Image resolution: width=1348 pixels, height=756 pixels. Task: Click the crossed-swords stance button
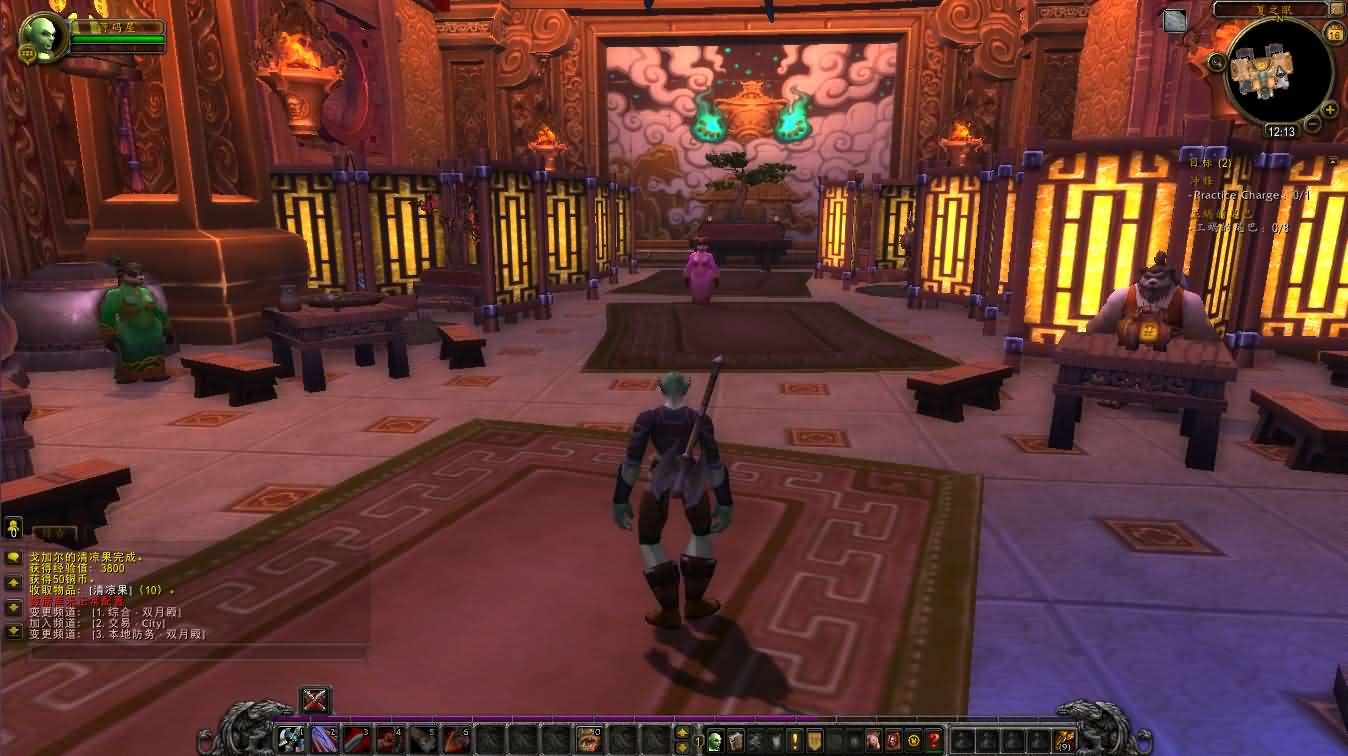[315, 700]
